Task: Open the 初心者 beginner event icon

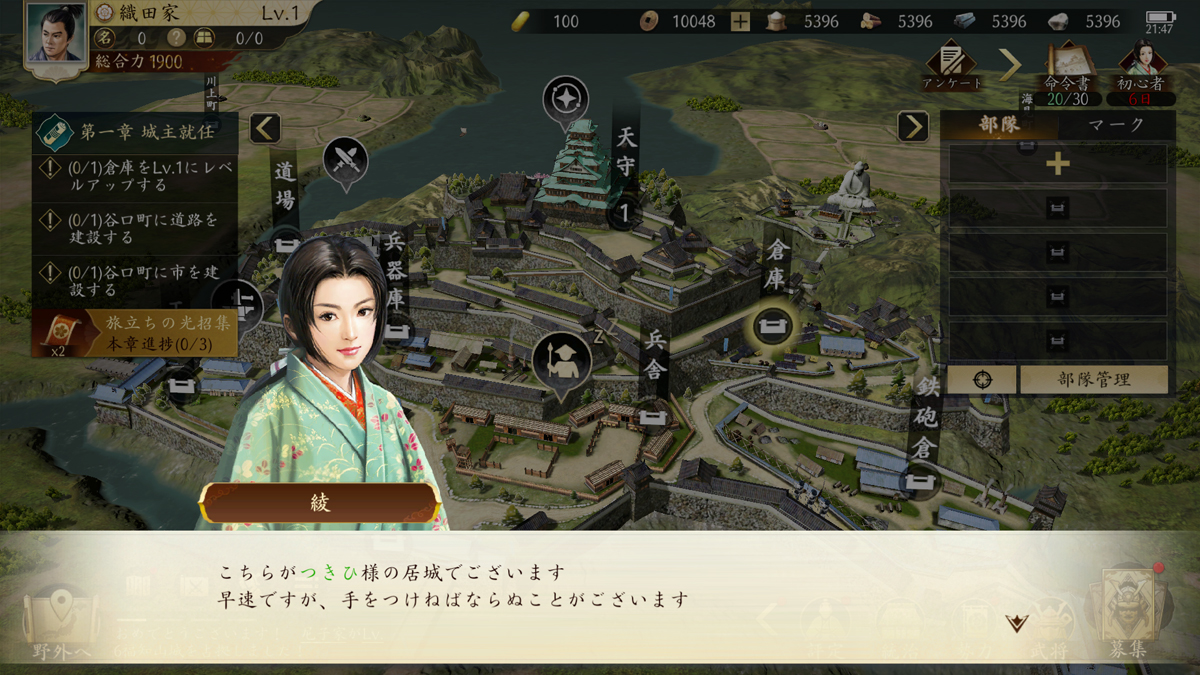Action: tap(1146, 68)
